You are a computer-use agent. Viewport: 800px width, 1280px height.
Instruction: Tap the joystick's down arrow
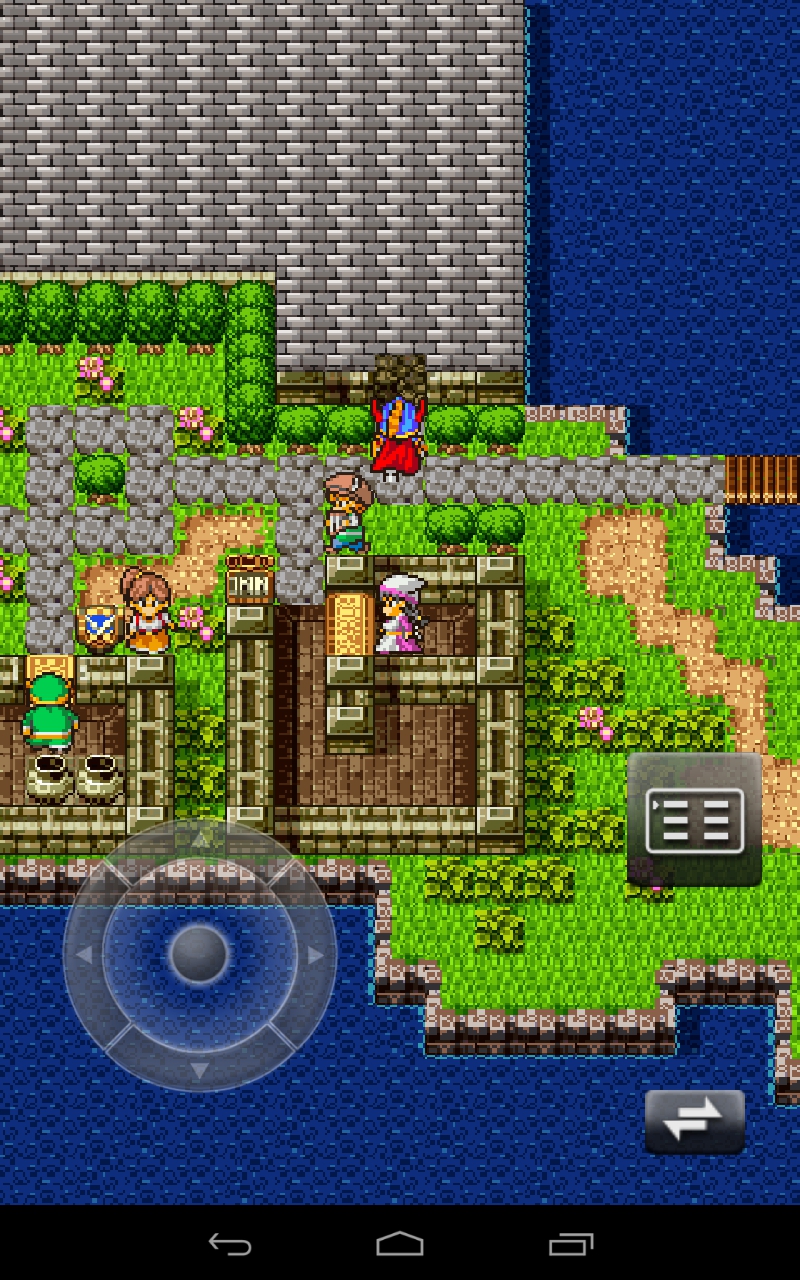[199, 1070]
